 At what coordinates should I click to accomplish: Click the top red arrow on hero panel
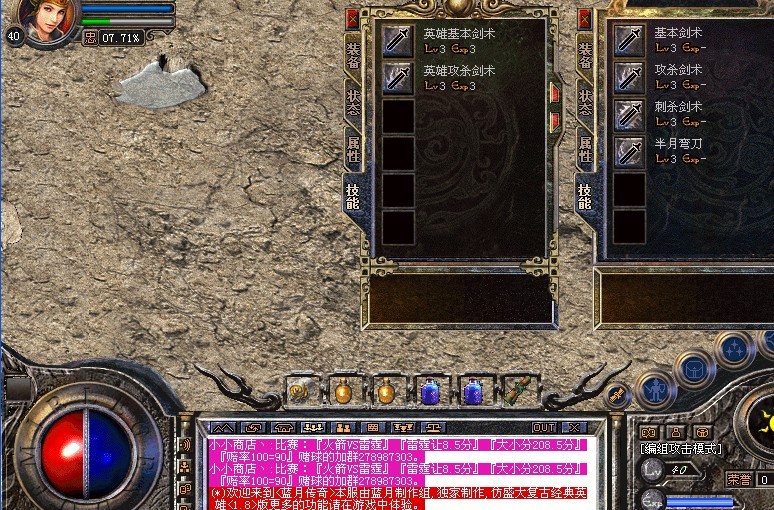click(x=555, y=92)
